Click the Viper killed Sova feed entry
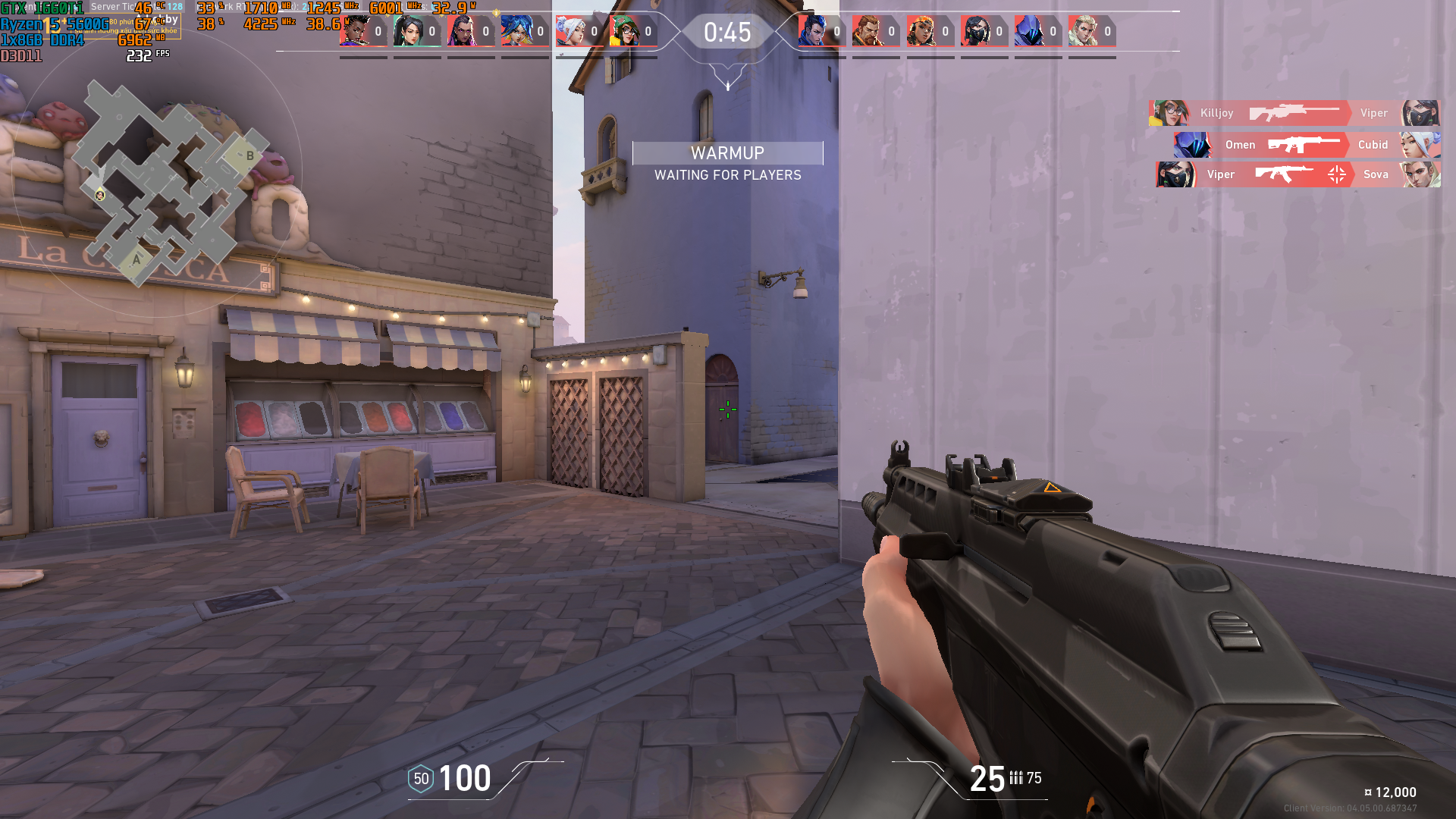1456x819 pixels. point(1298,174)
